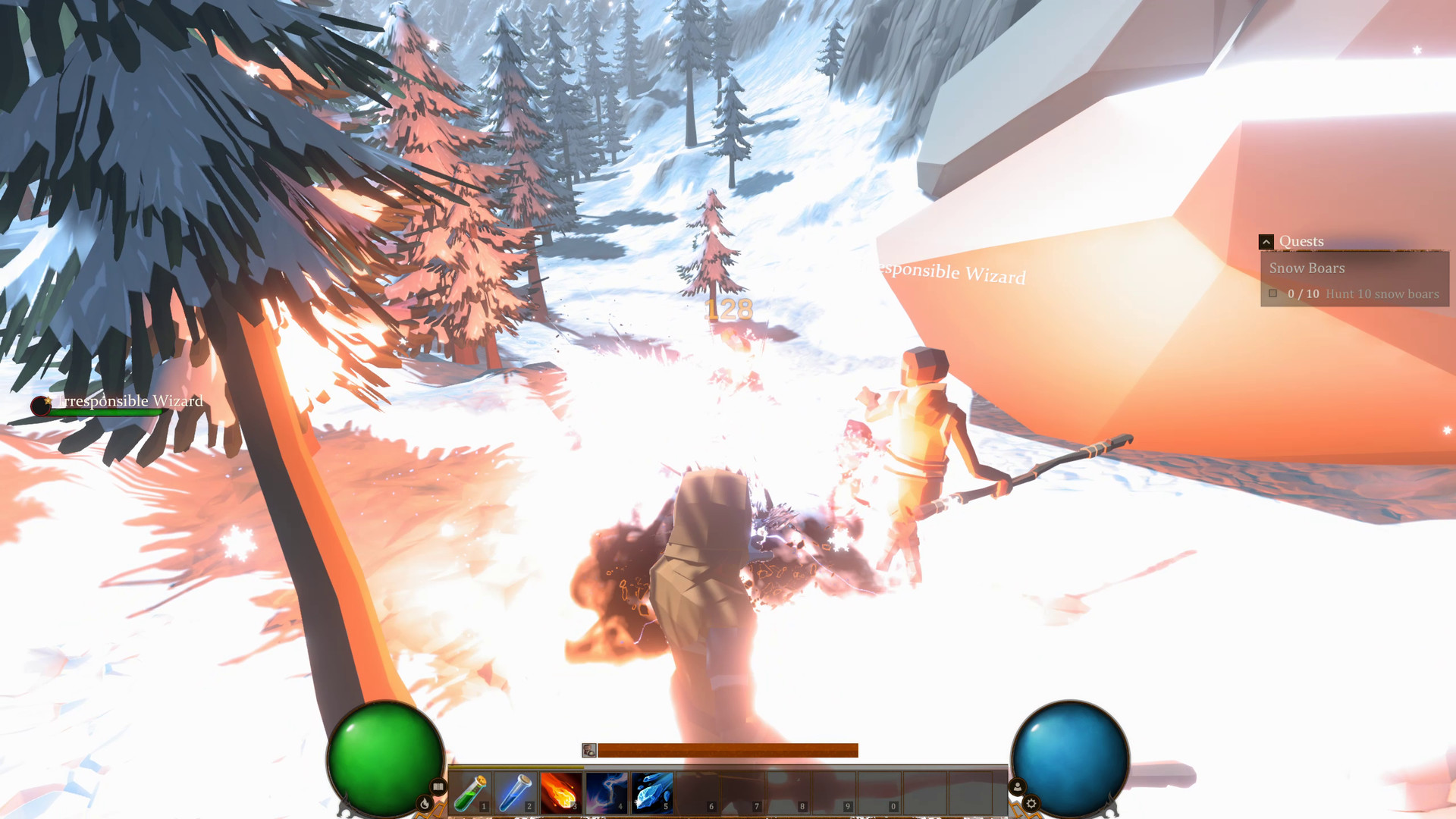Click the orange cast progress bar
The width and height of the screenshot is (1456, 819).
coord(728,750)
